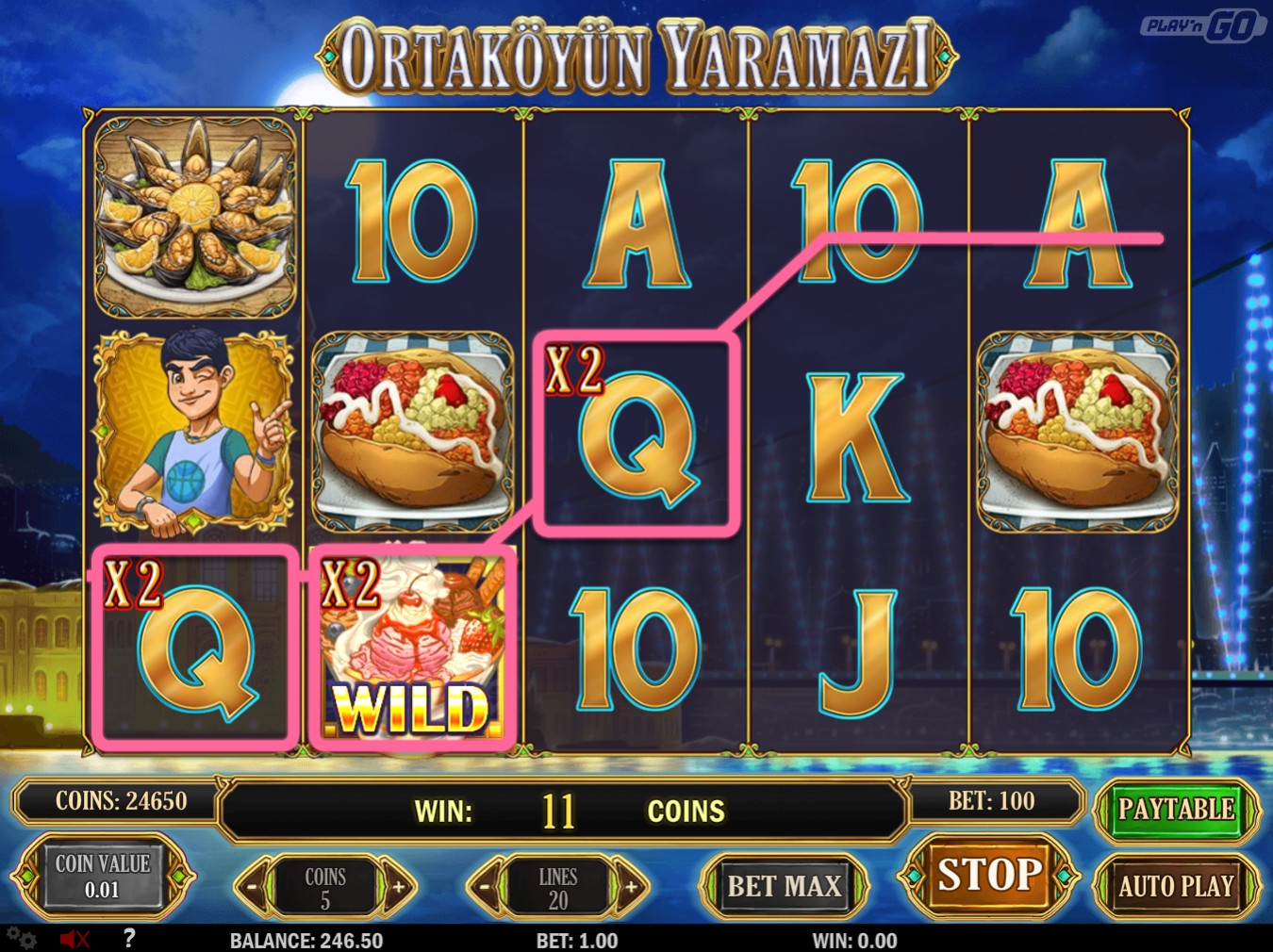This screenshot has width=1273, height=952.
Task: Open the question mark help
Action: pos(129,938)
